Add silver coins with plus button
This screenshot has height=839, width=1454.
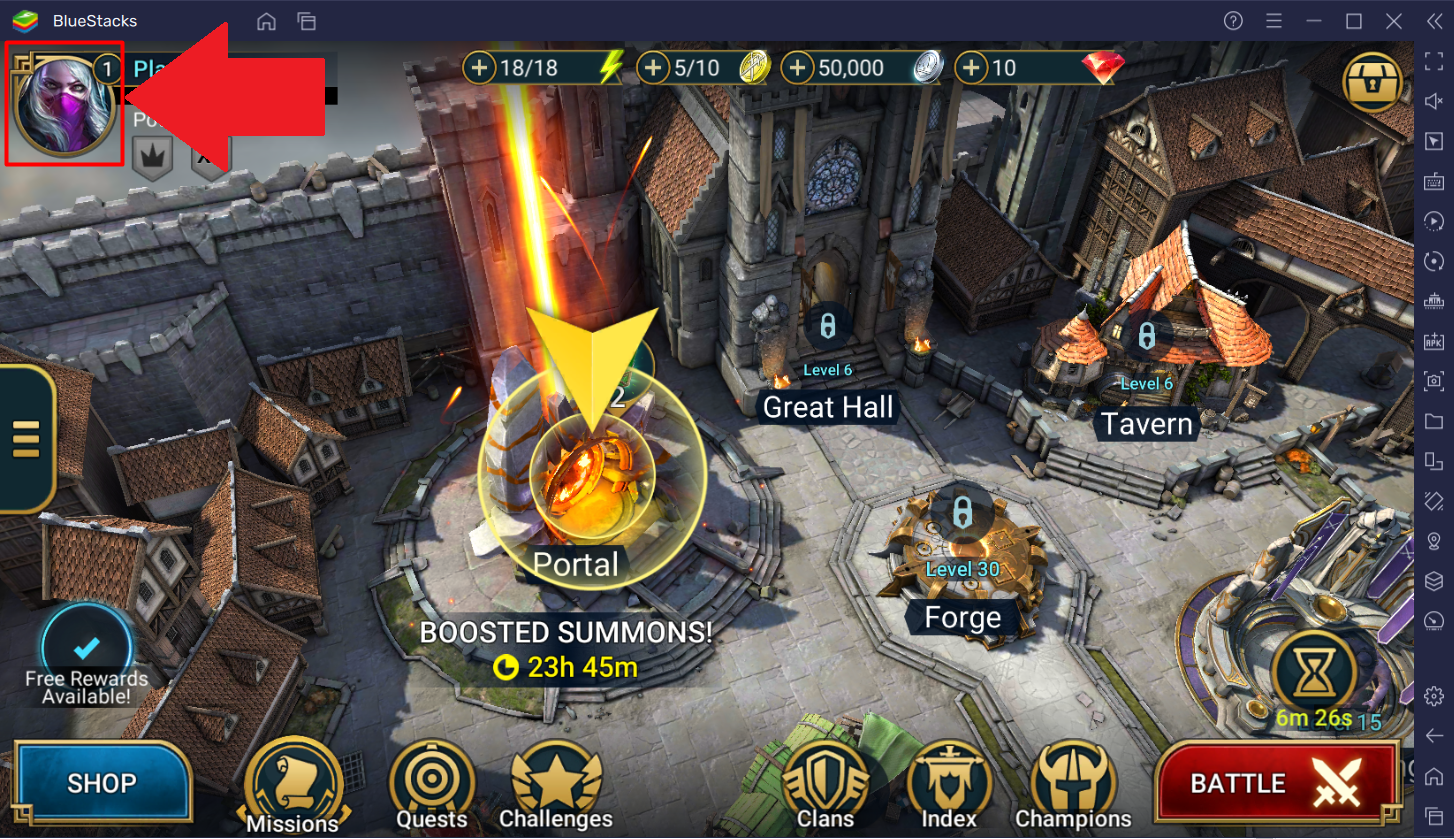click(x=798, y=68)
